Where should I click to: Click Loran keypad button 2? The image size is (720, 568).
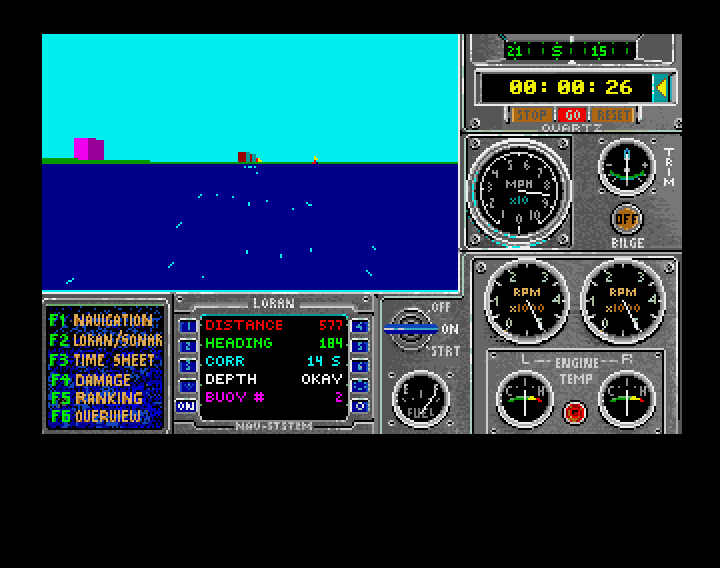tap(187, 346)
